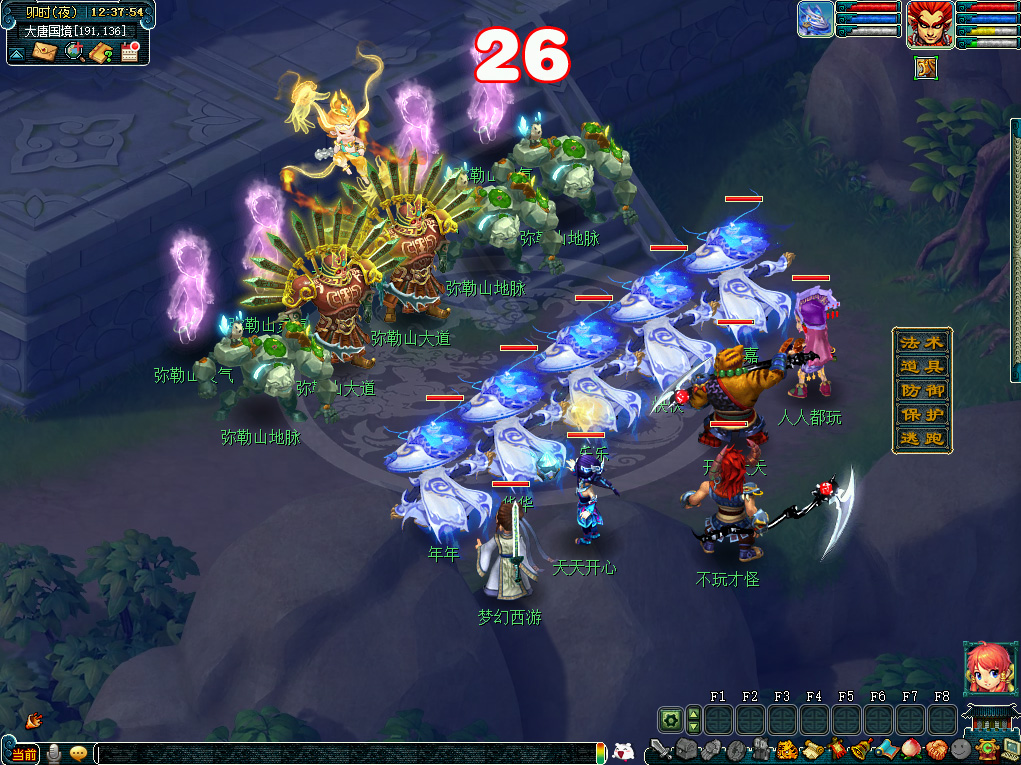Open the 道具 item command
The image size is (1021, 765).
pyautogui.click(x=921, y=366)
